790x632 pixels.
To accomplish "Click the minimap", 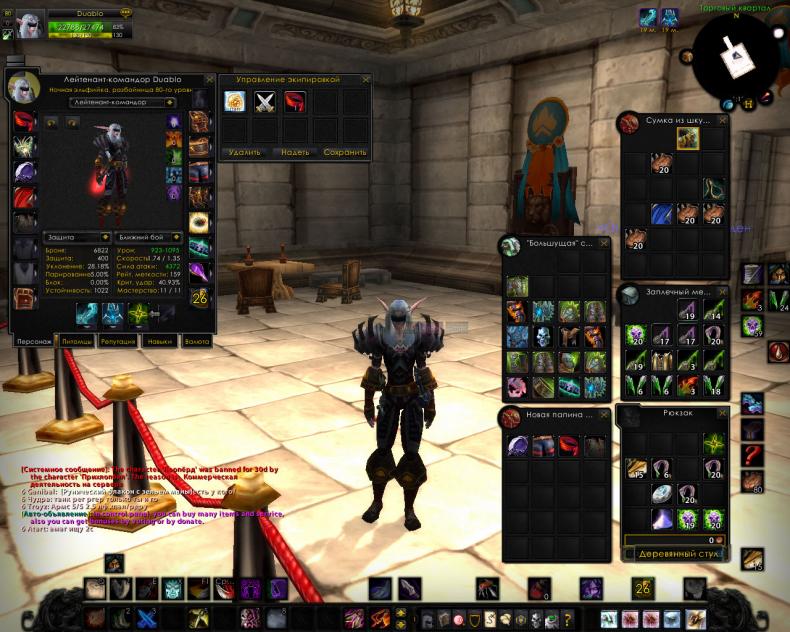I will tap(740, 58).
